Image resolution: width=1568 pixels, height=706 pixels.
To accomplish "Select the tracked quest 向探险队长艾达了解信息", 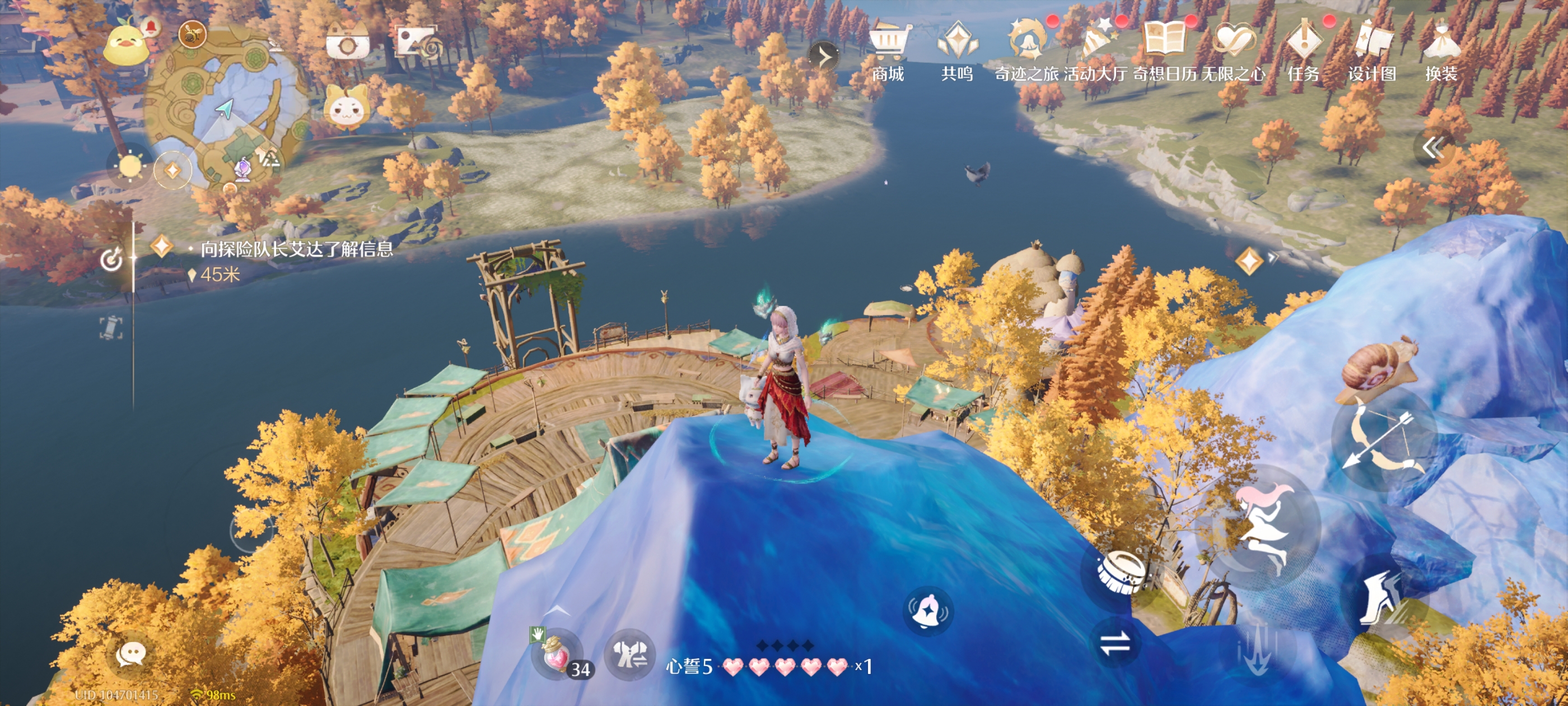I will pyautogui.click(x=296, y=249).
